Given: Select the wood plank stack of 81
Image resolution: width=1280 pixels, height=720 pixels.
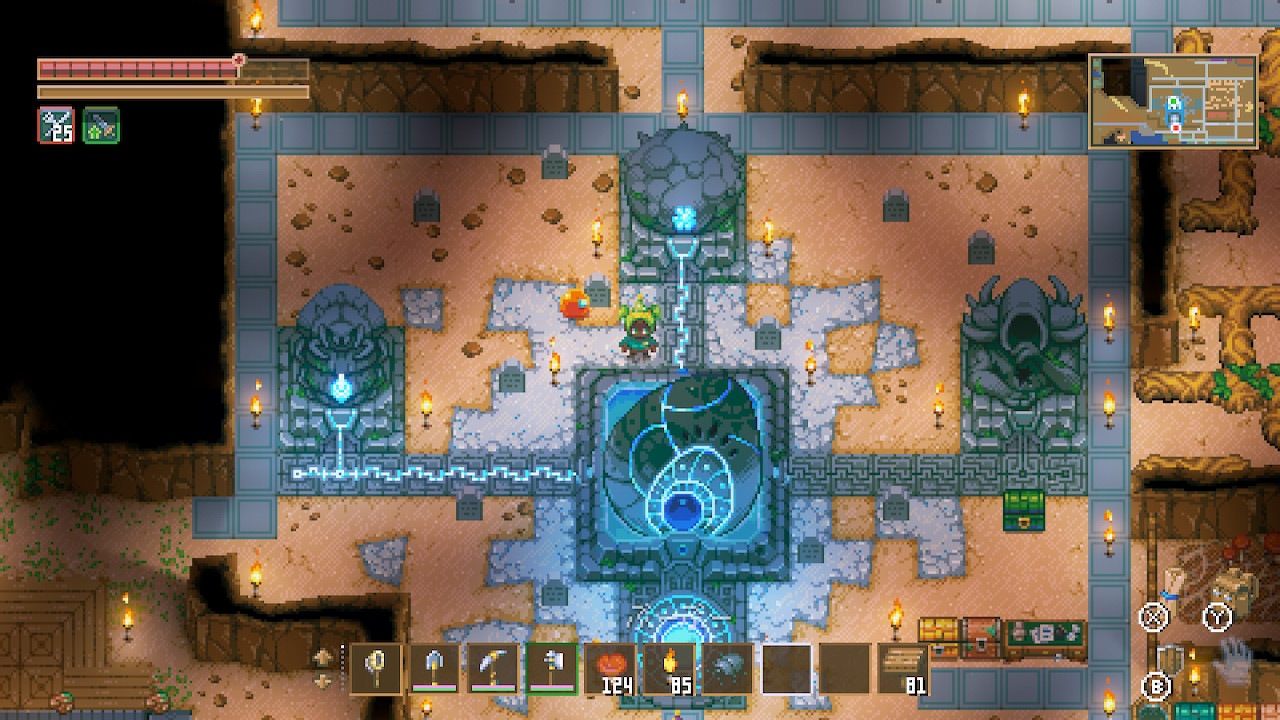Looking at the screenshot, I should pyautogui.click(x=902, y=668).
